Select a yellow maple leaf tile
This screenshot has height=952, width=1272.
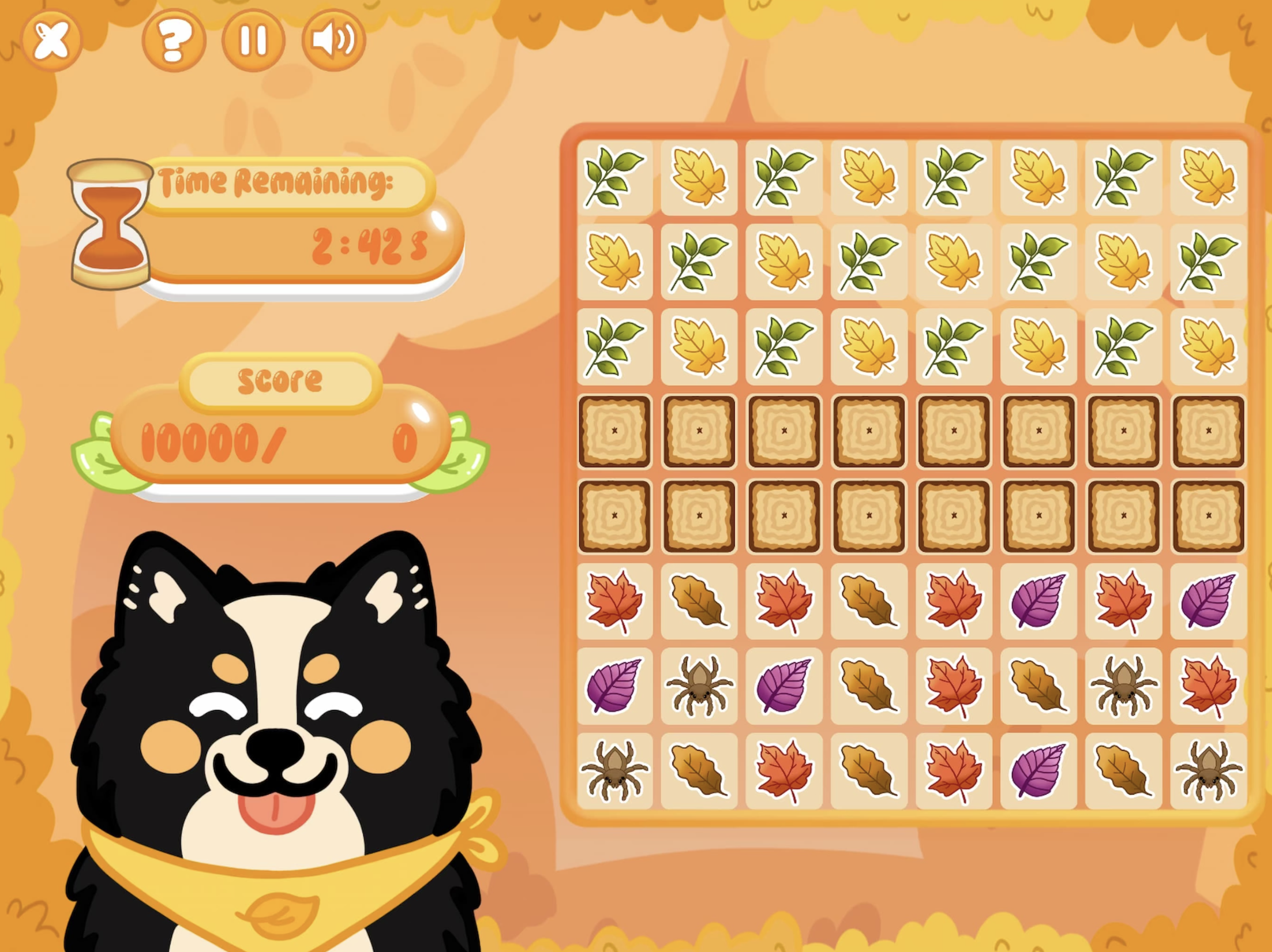tap(699, 178)
